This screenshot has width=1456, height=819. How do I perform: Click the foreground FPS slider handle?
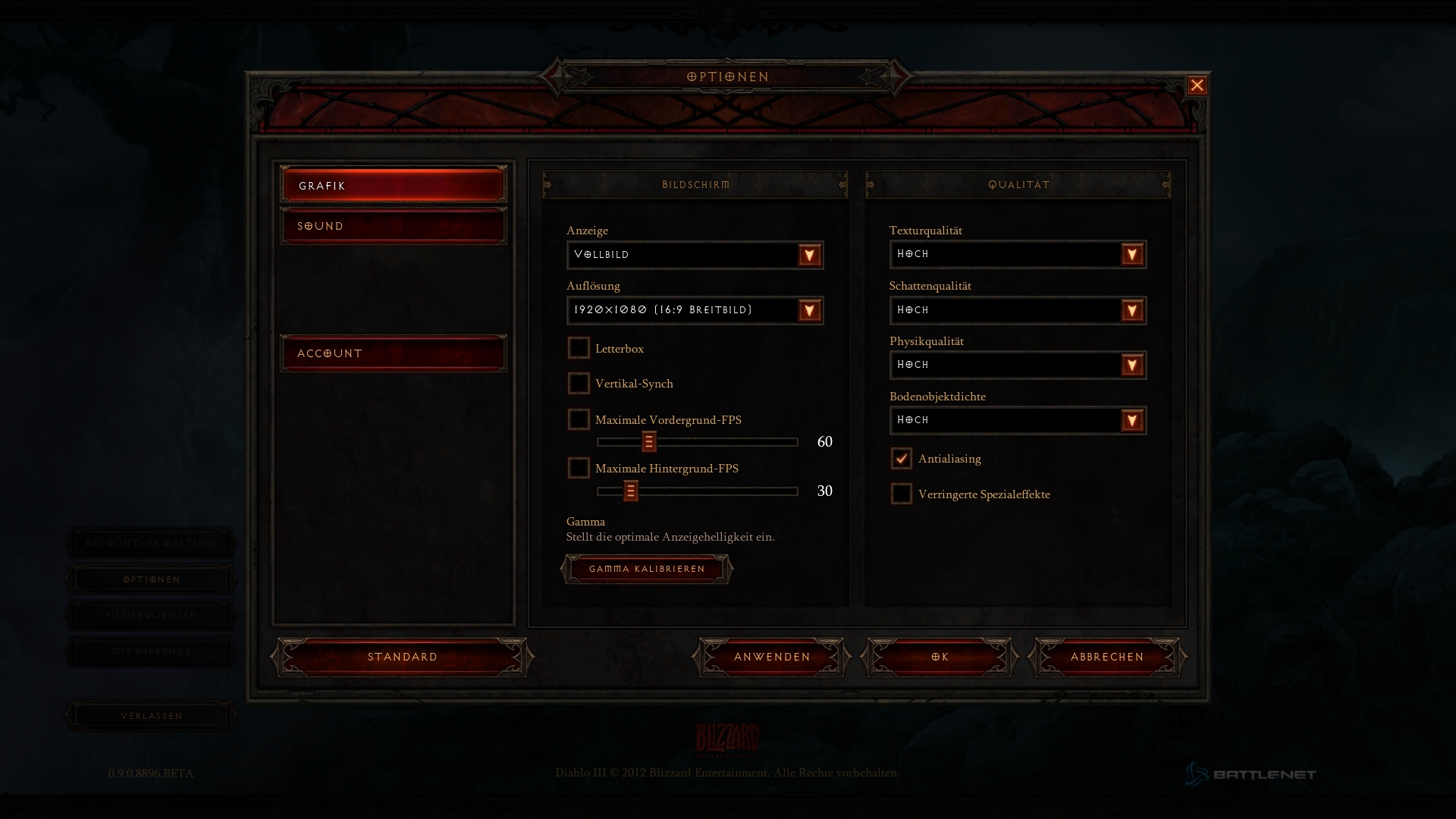coord(648,441)
